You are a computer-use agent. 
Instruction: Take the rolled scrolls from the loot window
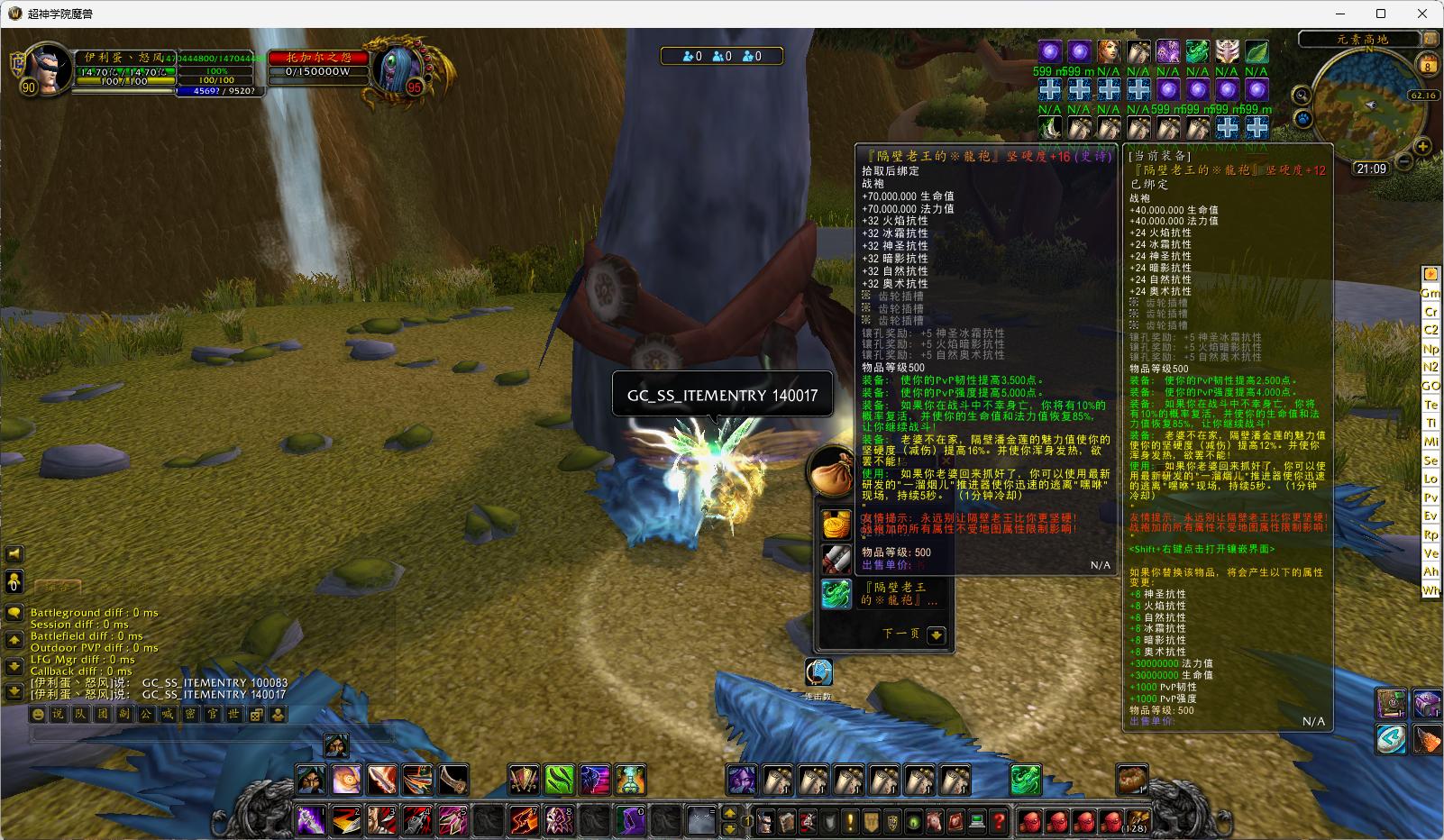(x=836, y=559)
